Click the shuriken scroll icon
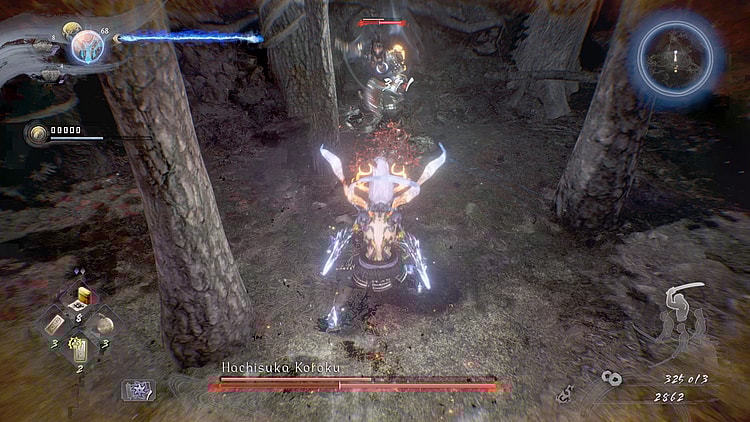This screenshot has width=750, height=422. (x=137, y=390)
